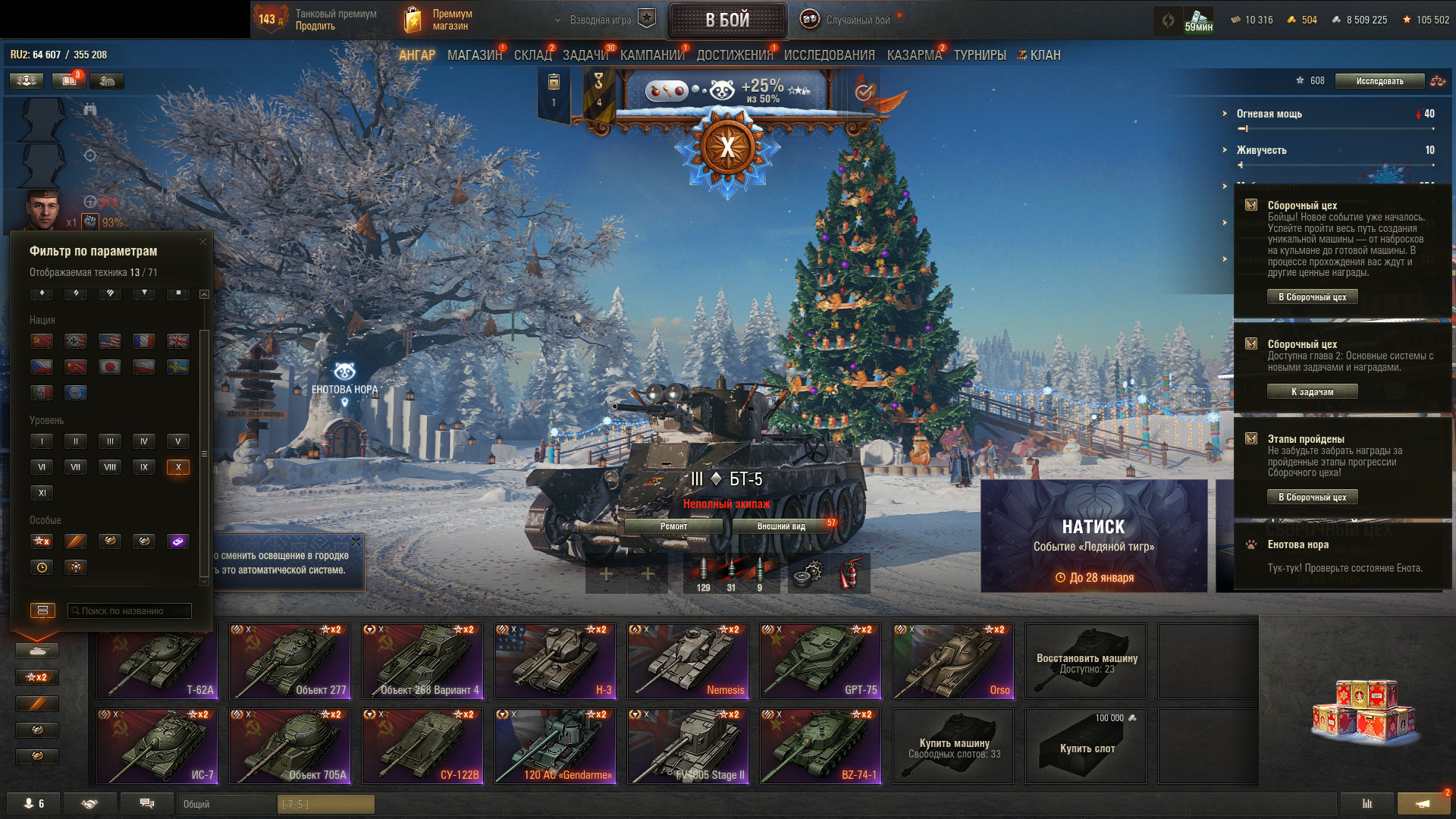Click the Исследовать button
The width and height of the screenshot is (1456, 819).
click(1379, 81)
